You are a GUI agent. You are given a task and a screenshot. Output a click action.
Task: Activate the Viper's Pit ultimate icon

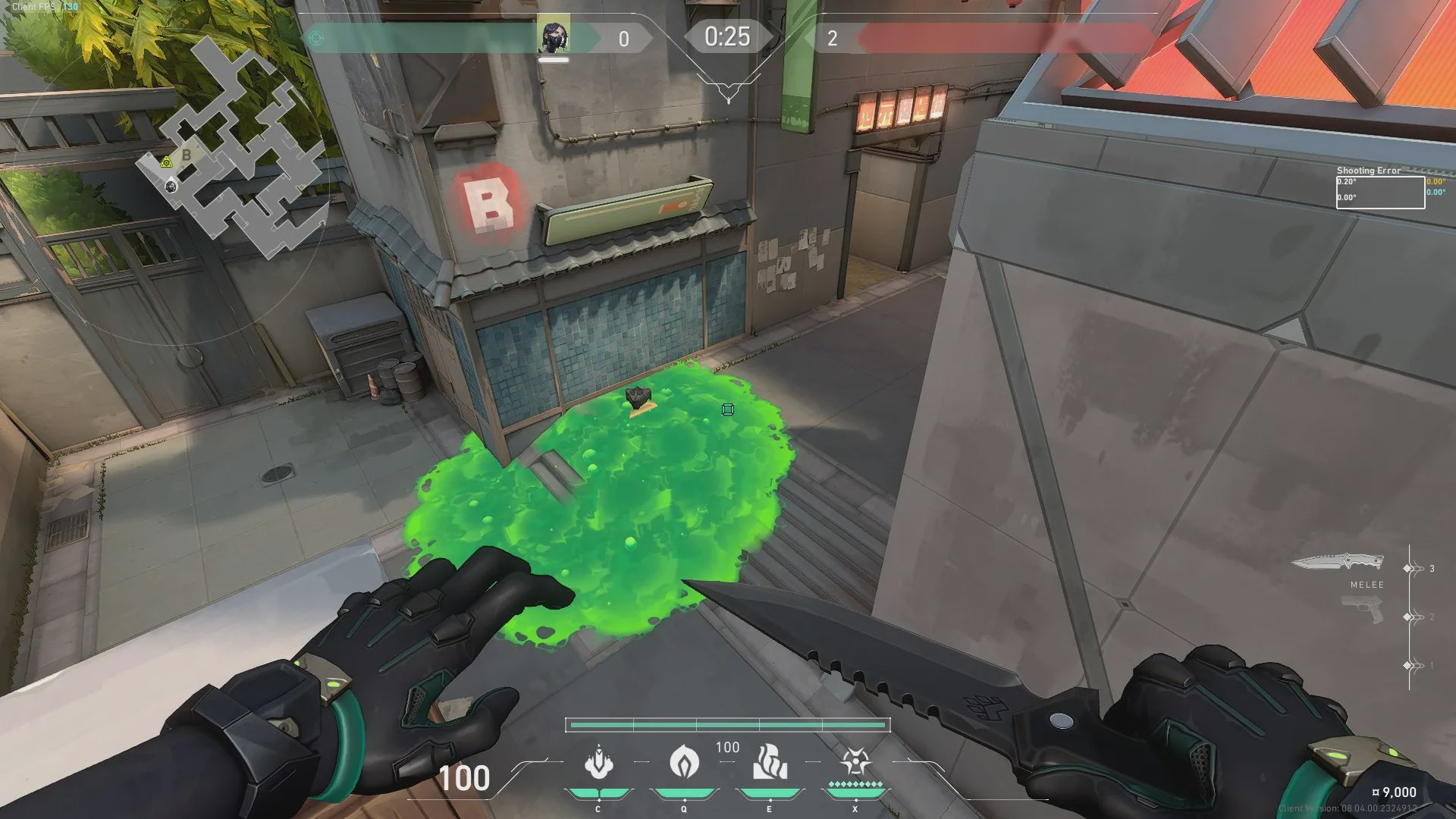click(x=855, y=762)
